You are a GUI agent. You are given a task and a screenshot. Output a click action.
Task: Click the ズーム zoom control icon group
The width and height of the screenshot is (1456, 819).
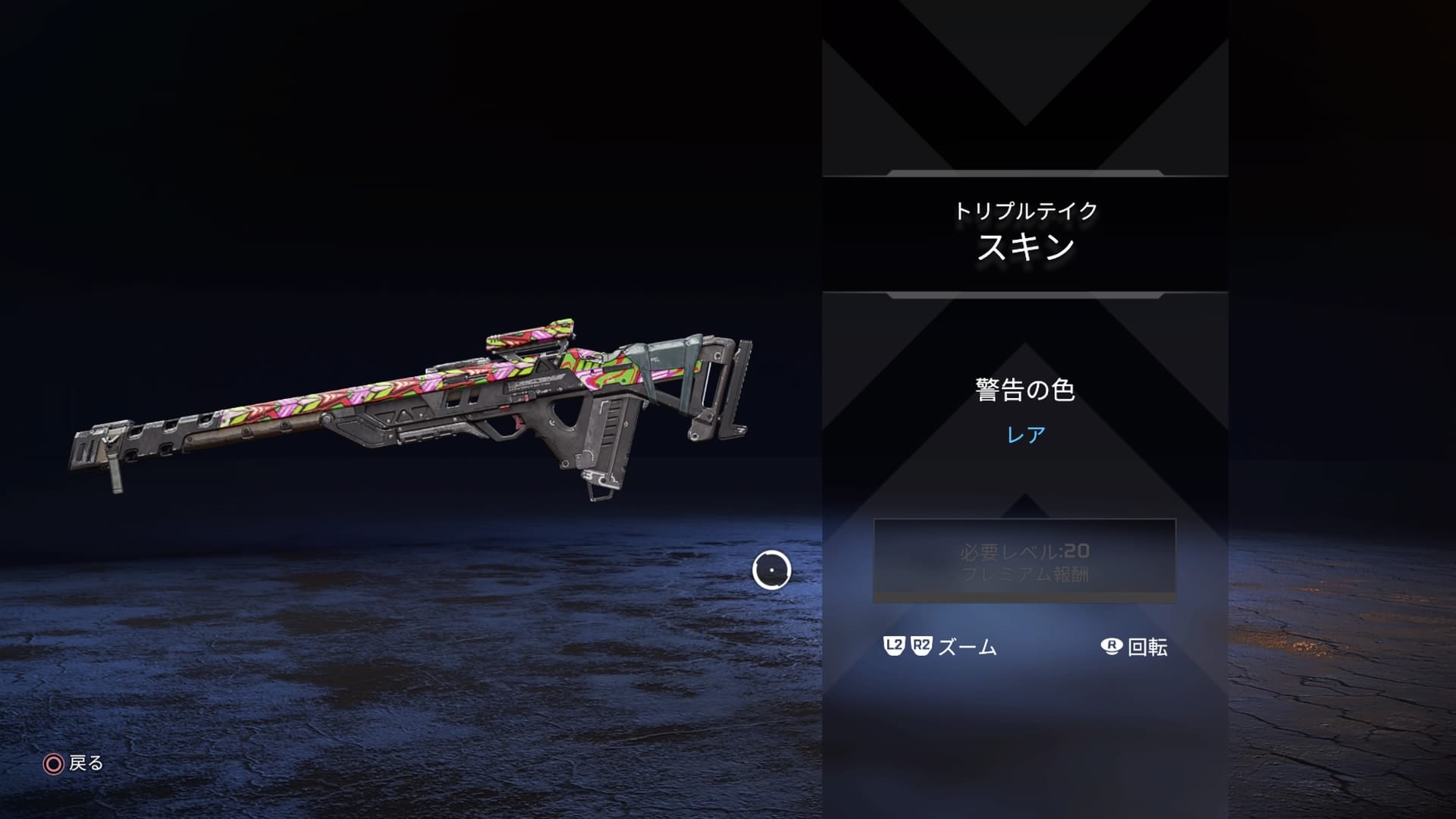click(940, 647)
